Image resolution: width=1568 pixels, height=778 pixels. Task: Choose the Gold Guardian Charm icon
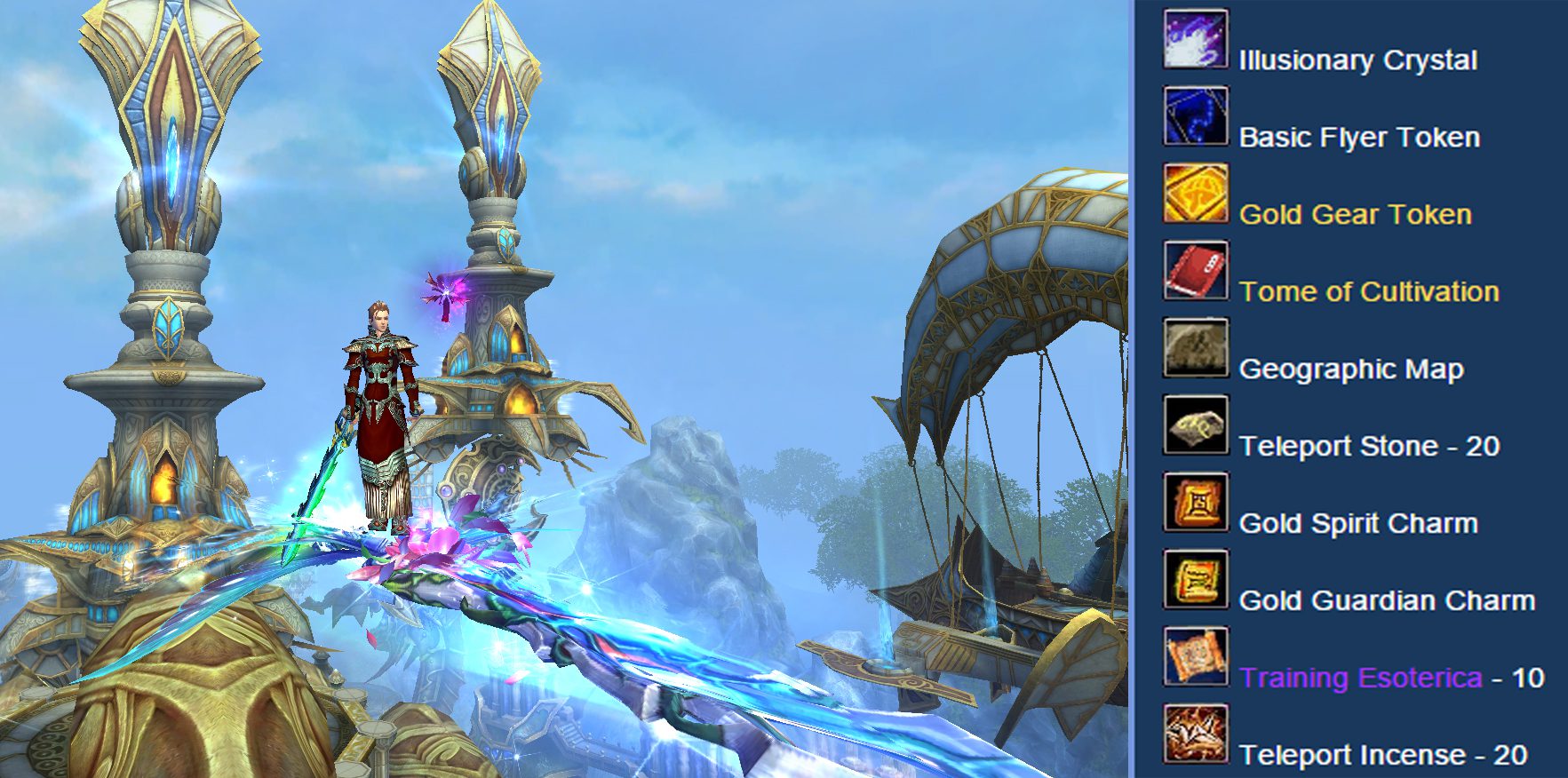tap(1196, 580)
